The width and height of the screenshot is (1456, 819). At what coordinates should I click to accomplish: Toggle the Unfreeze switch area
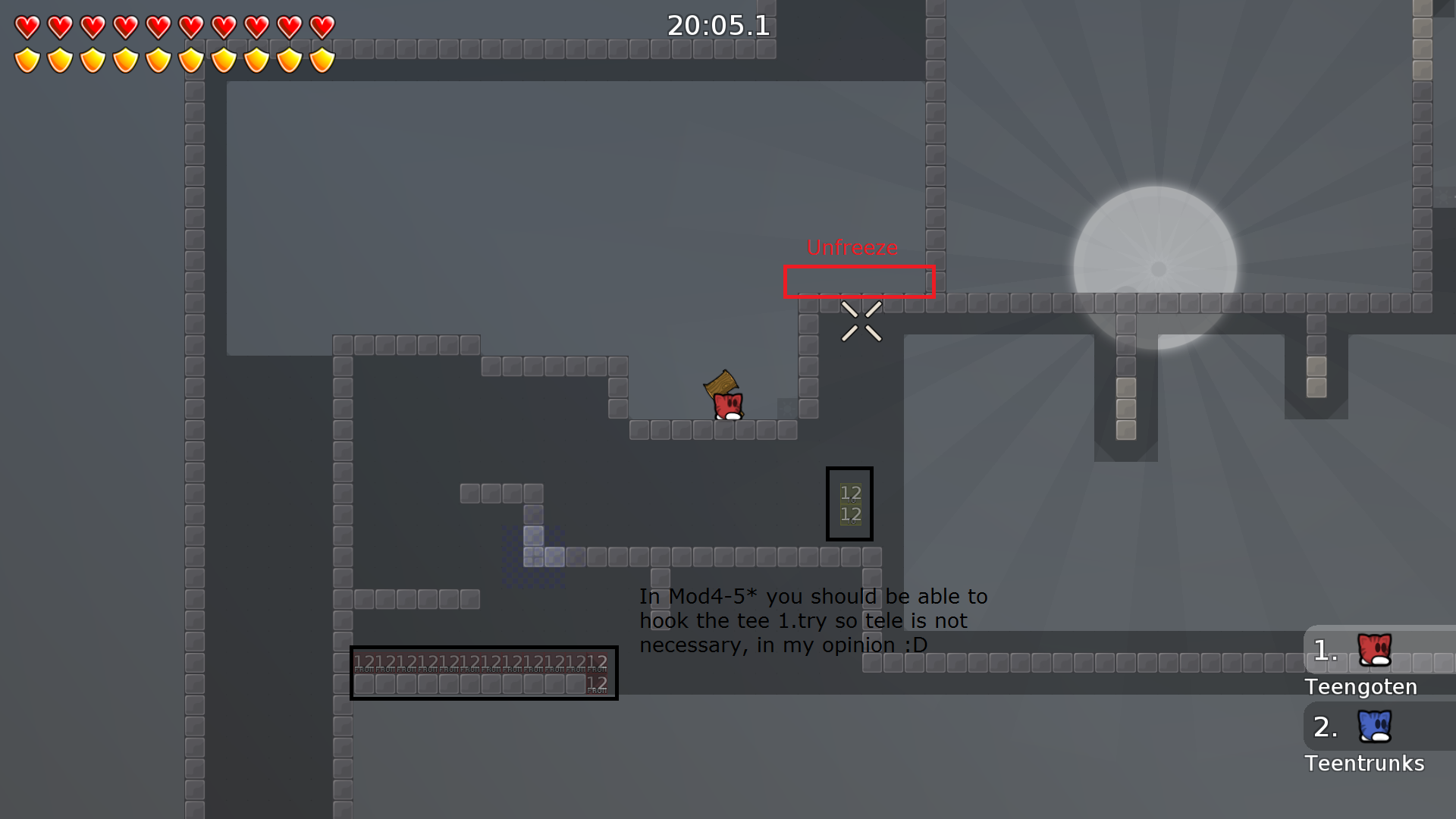coord(859,281)
